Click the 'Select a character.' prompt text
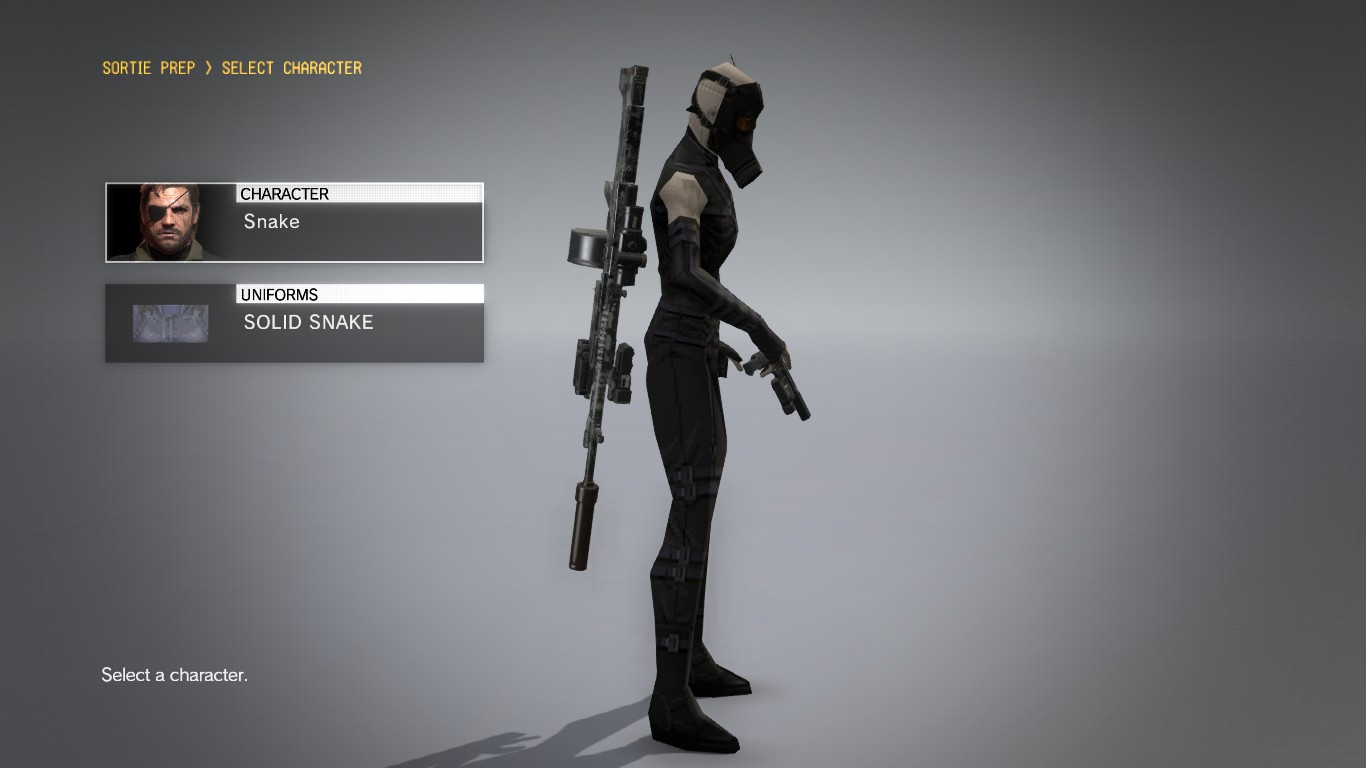Viewport: 1366px width, 768px height. pos(174,675)
